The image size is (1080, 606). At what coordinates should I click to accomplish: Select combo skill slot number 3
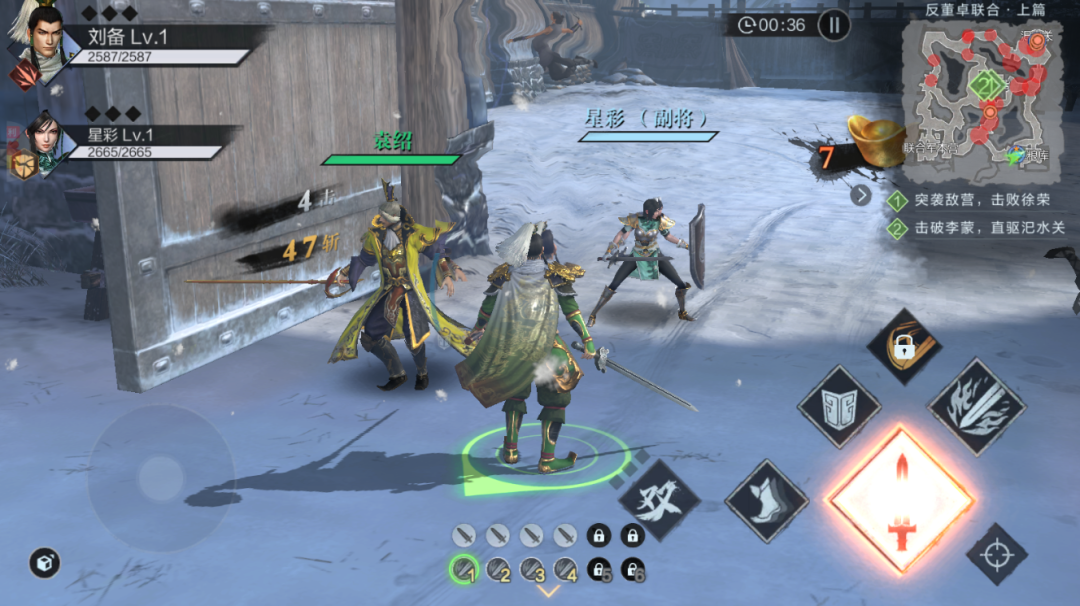pyautogui.click(x=531, y=569)
